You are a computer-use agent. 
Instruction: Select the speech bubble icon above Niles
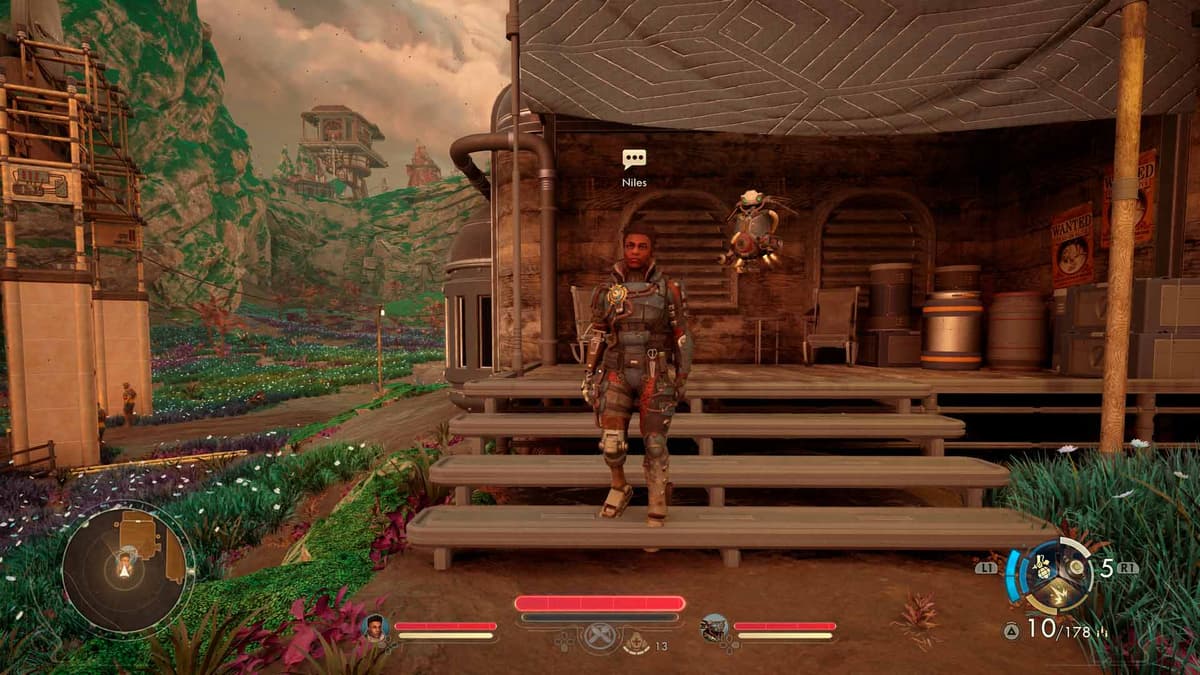(x=634, y=158)
